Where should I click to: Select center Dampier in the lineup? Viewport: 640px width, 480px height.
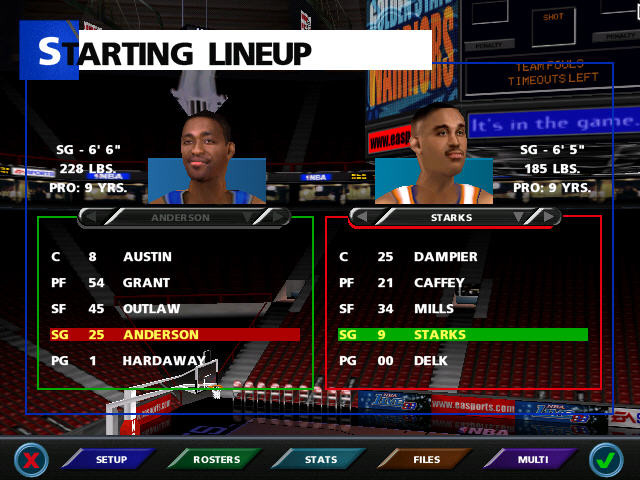coord(445,257)
